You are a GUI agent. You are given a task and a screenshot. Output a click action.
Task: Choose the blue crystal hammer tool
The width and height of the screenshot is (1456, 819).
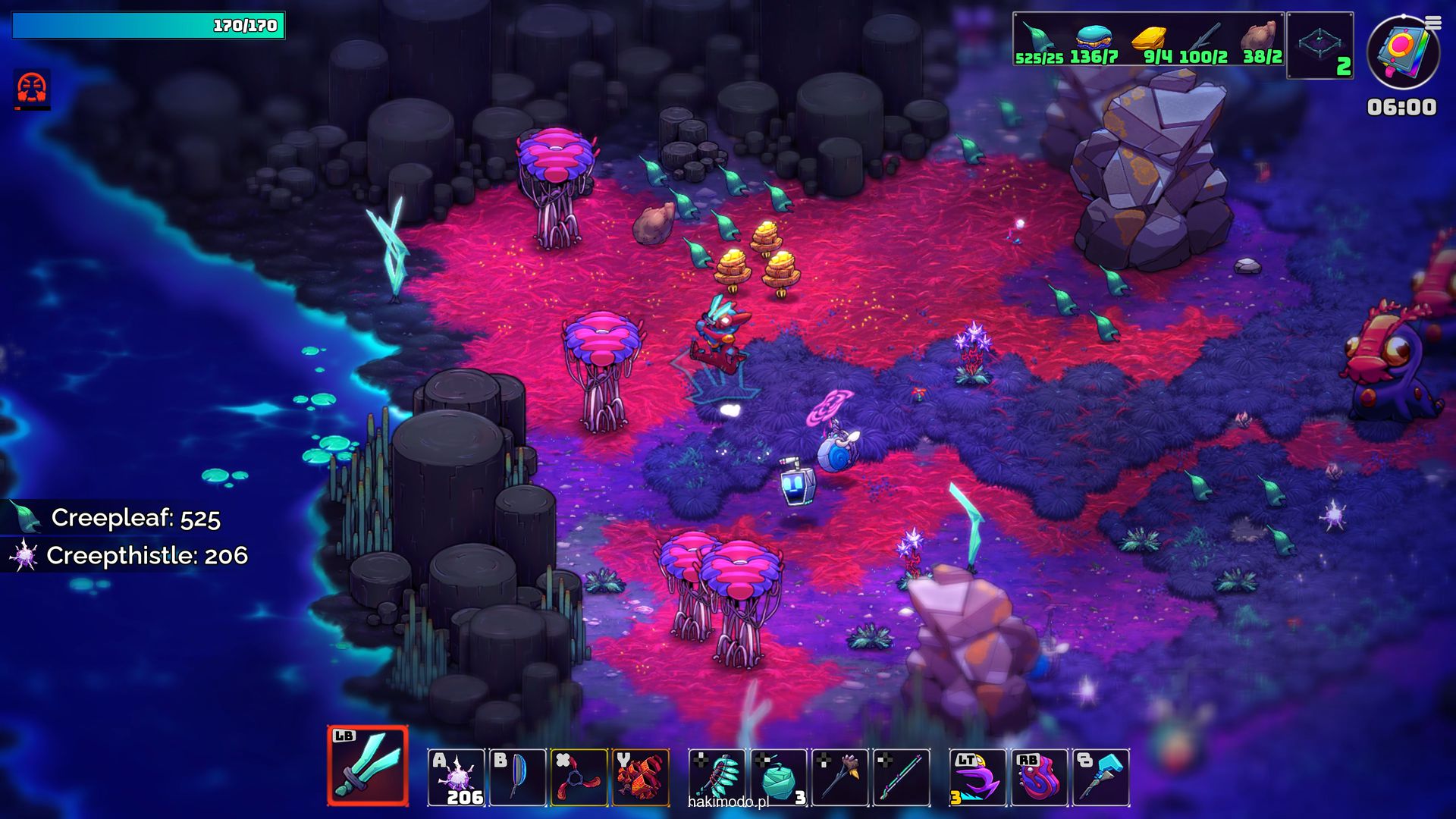(x=1101, y=777)
